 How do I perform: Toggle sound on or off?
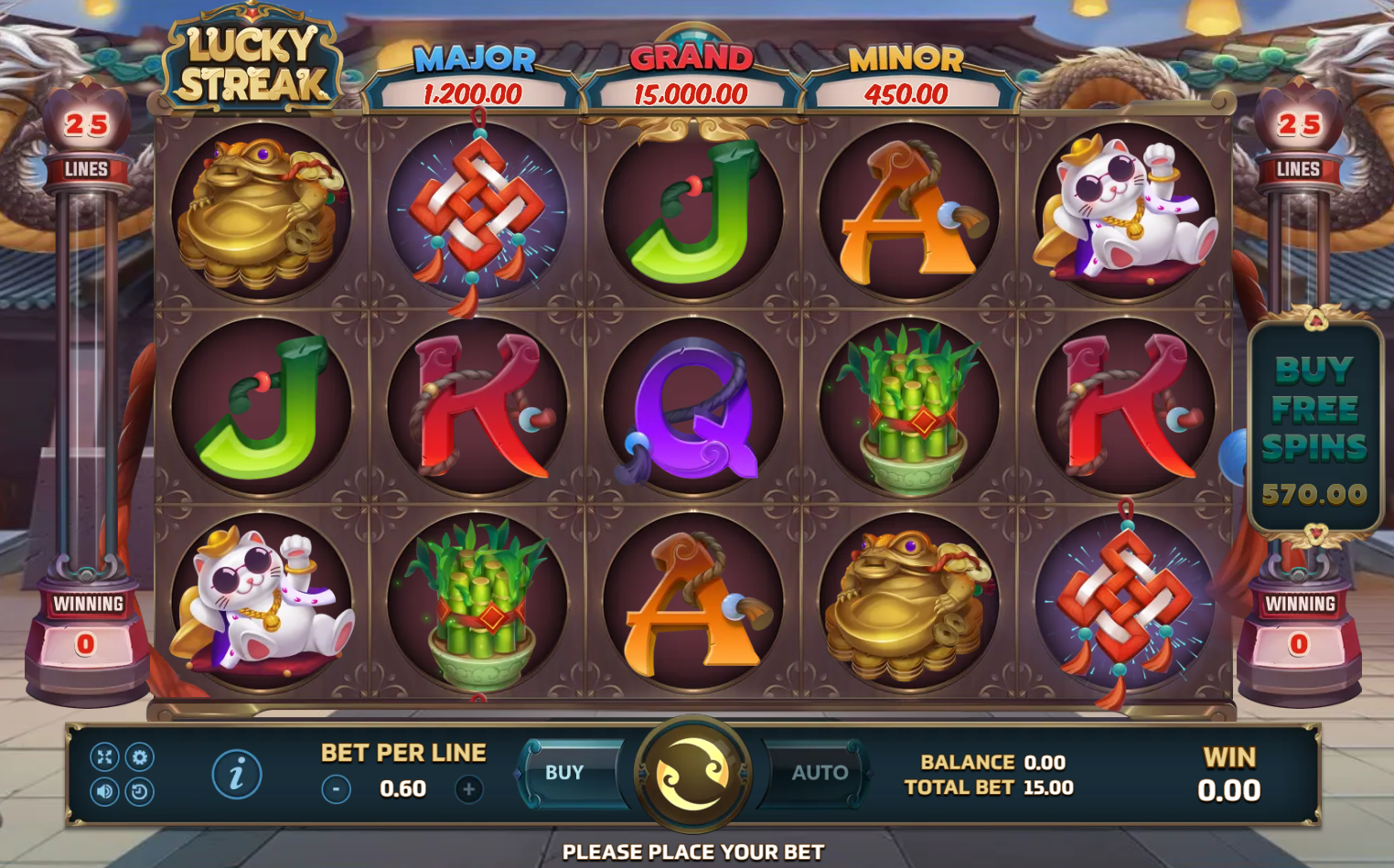point(103,789)
